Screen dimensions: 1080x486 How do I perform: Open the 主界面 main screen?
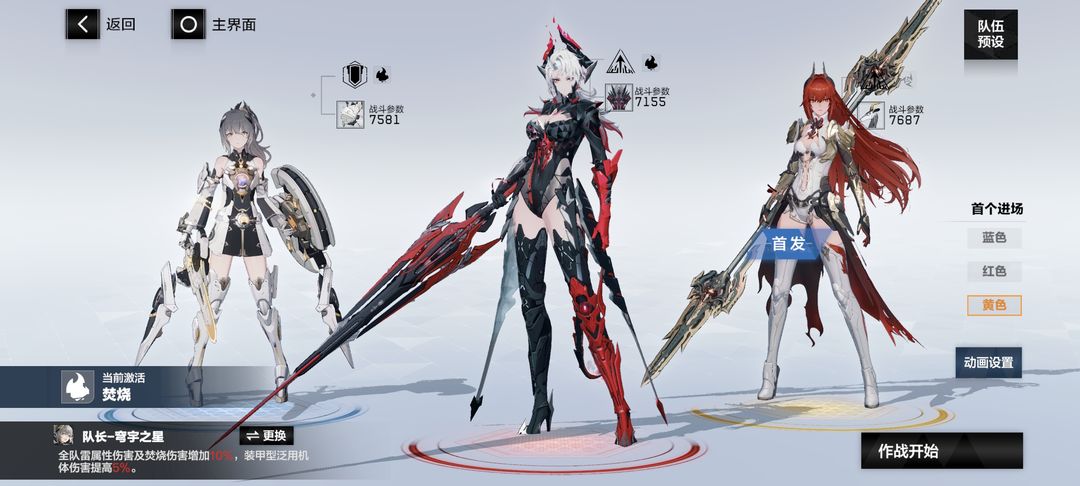(x=213, y=25)
